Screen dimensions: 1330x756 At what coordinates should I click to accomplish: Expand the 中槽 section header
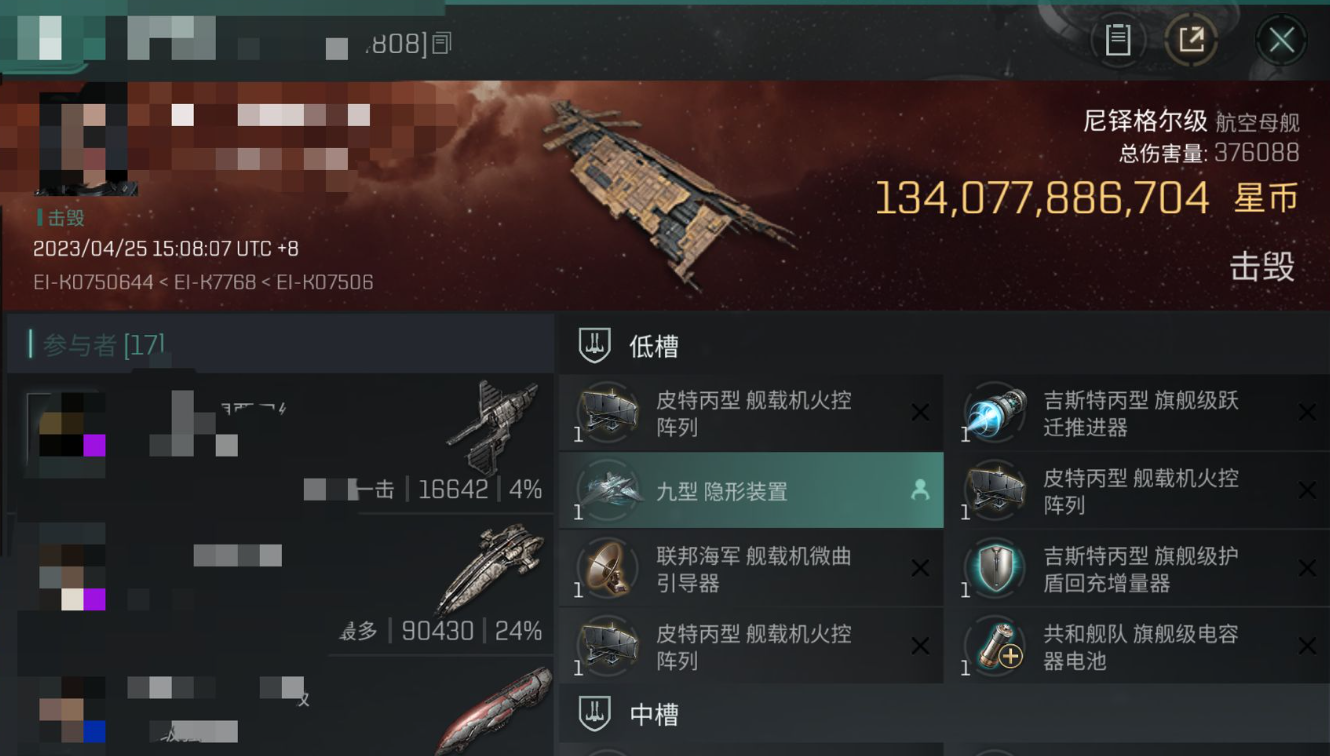click(x=655, y=714)
